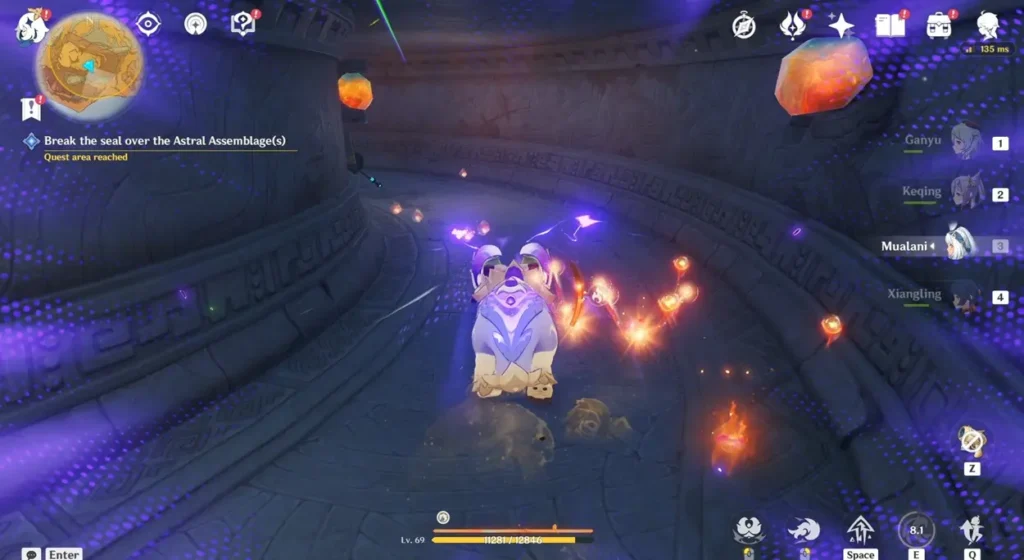Open the four-pointed star Wish icon
The height and width of the screenshot is (560, 1024).
click(x=840, y=26)
